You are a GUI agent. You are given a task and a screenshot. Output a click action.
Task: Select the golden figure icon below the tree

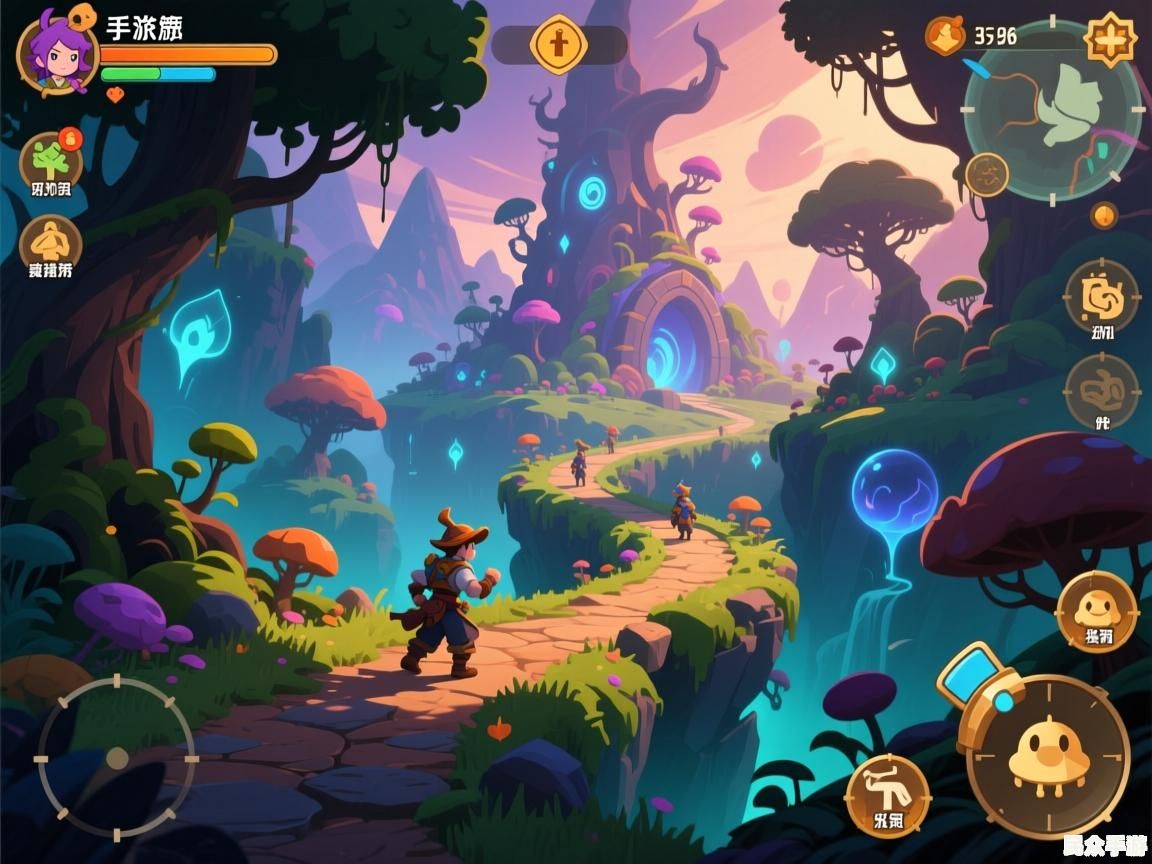[x=50, y=243]
